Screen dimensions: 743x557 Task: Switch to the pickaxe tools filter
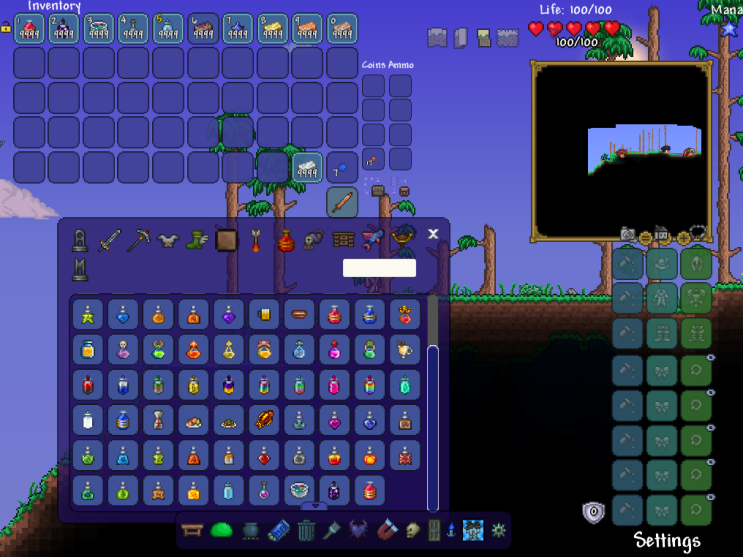[x=138, y=240]
